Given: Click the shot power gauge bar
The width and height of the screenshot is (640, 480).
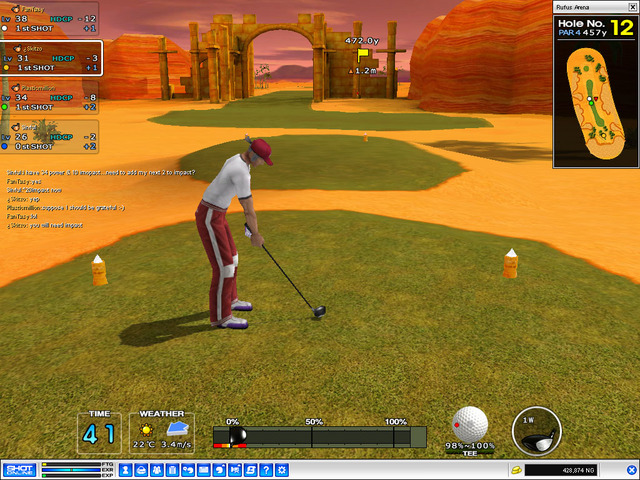Looking at the screenshot, I should (x=320, y=436).
